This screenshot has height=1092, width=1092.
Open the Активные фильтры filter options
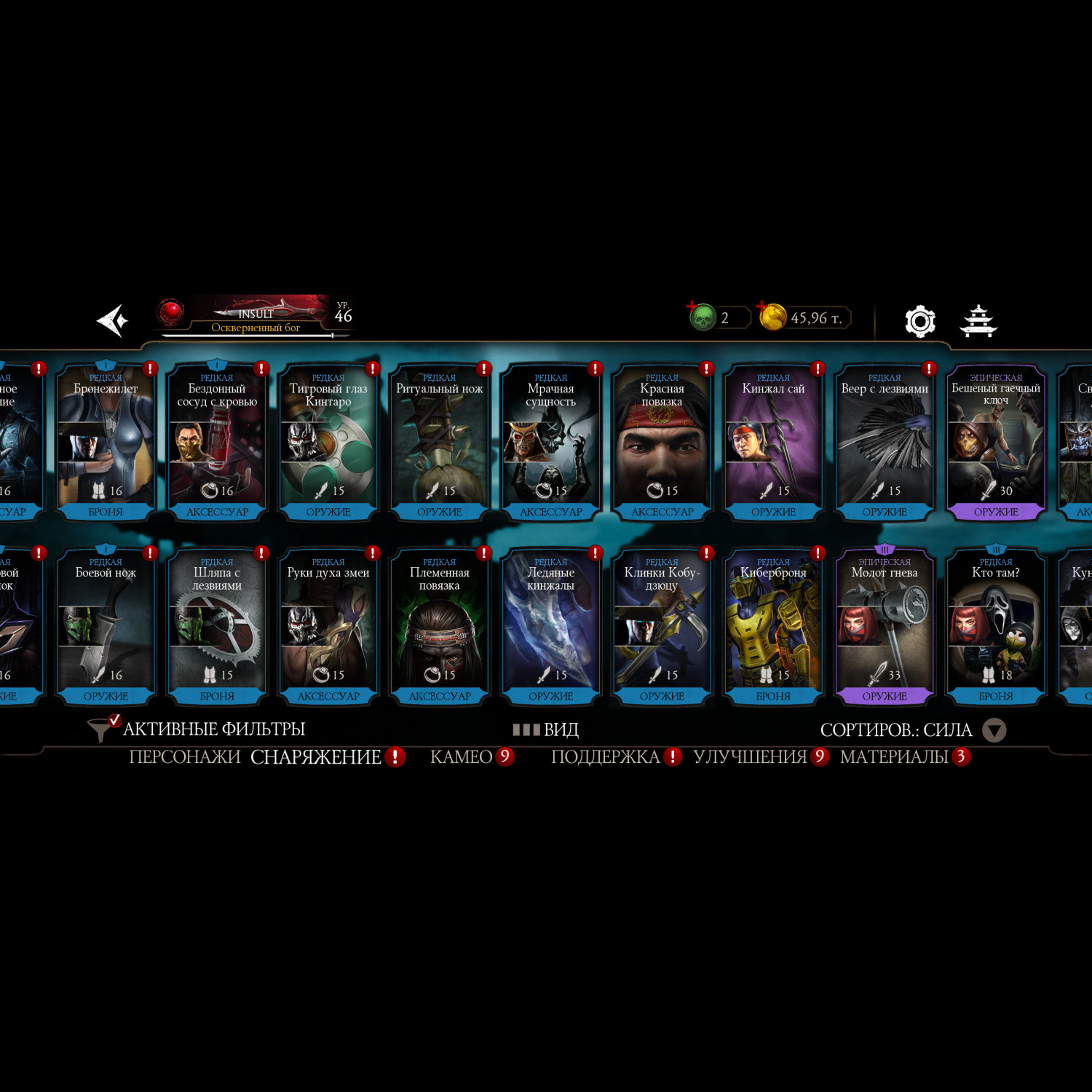click(x=197, y=729)
